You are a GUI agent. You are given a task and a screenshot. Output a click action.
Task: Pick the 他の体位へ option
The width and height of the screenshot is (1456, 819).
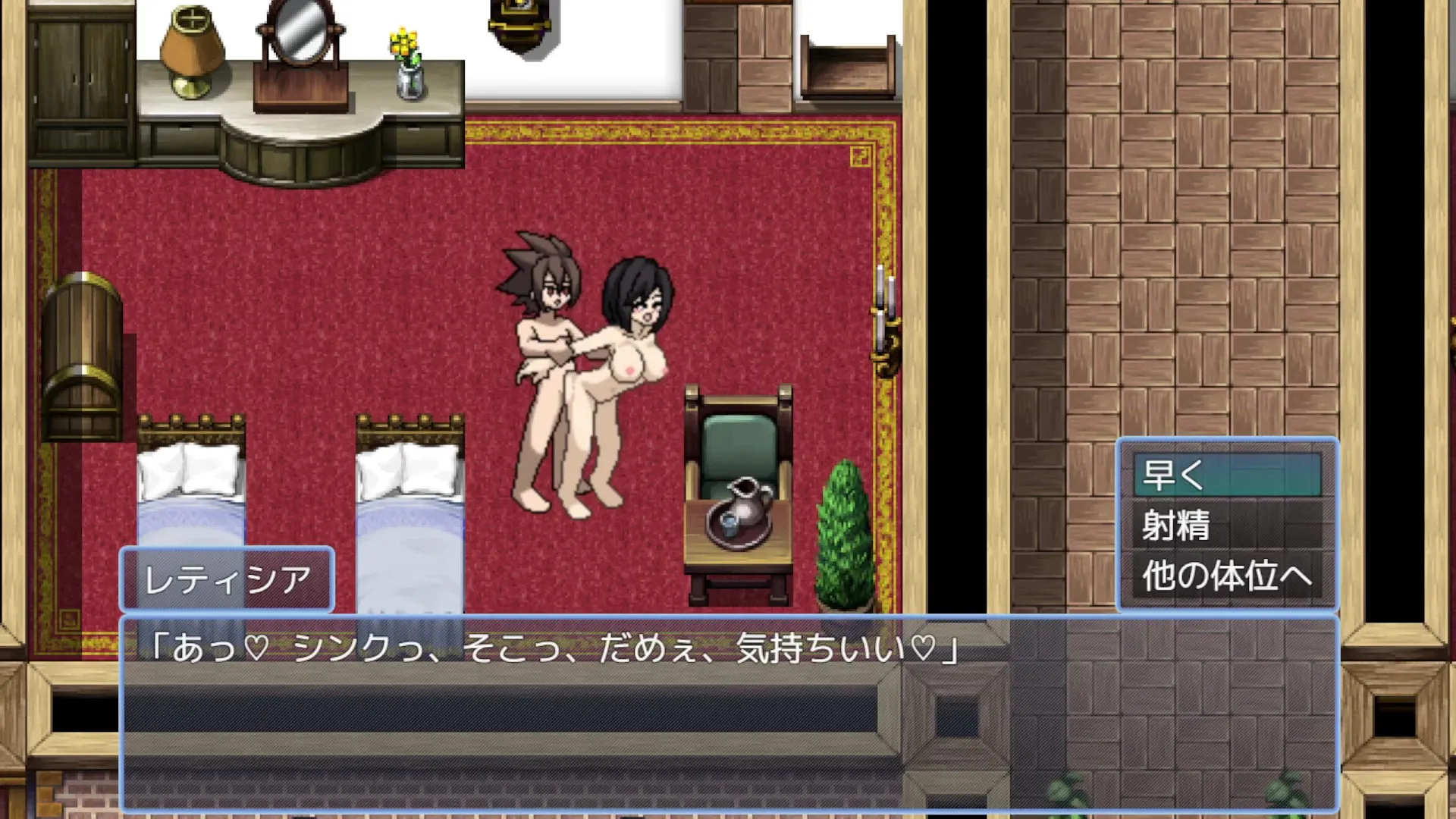(x=1227, y=576)
